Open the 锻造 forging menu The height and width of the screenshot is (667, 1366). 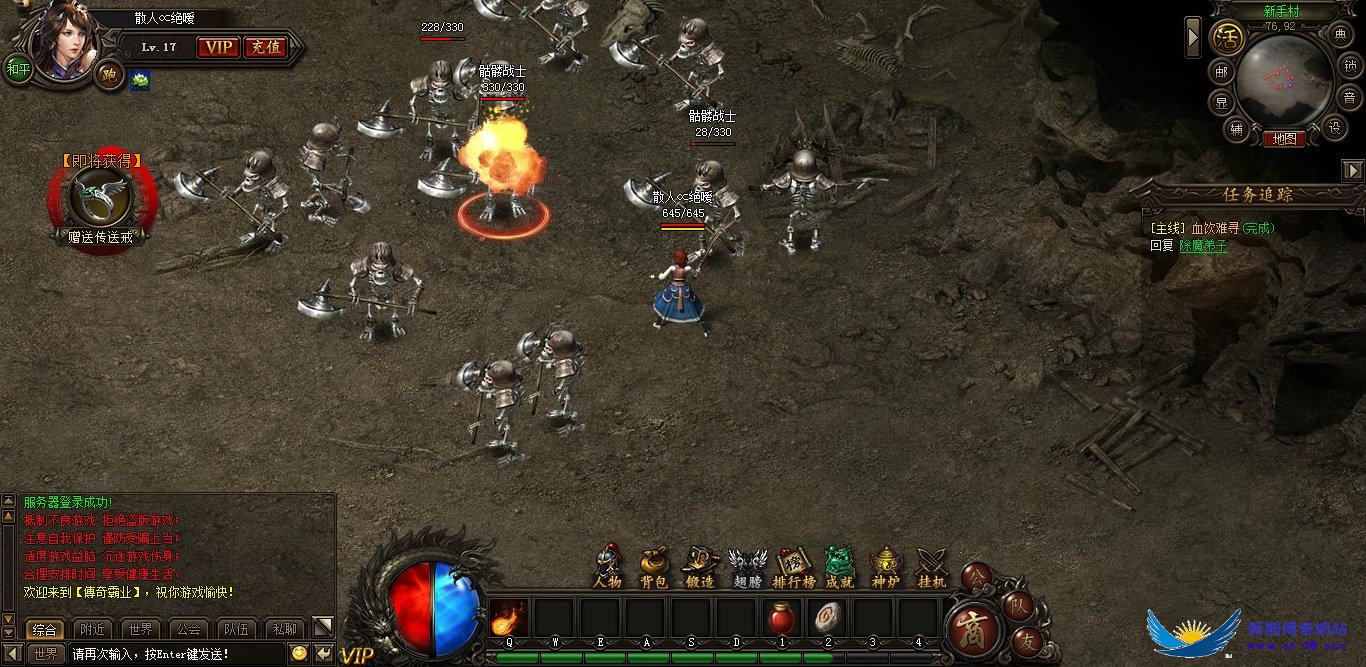tap(700, 566)
